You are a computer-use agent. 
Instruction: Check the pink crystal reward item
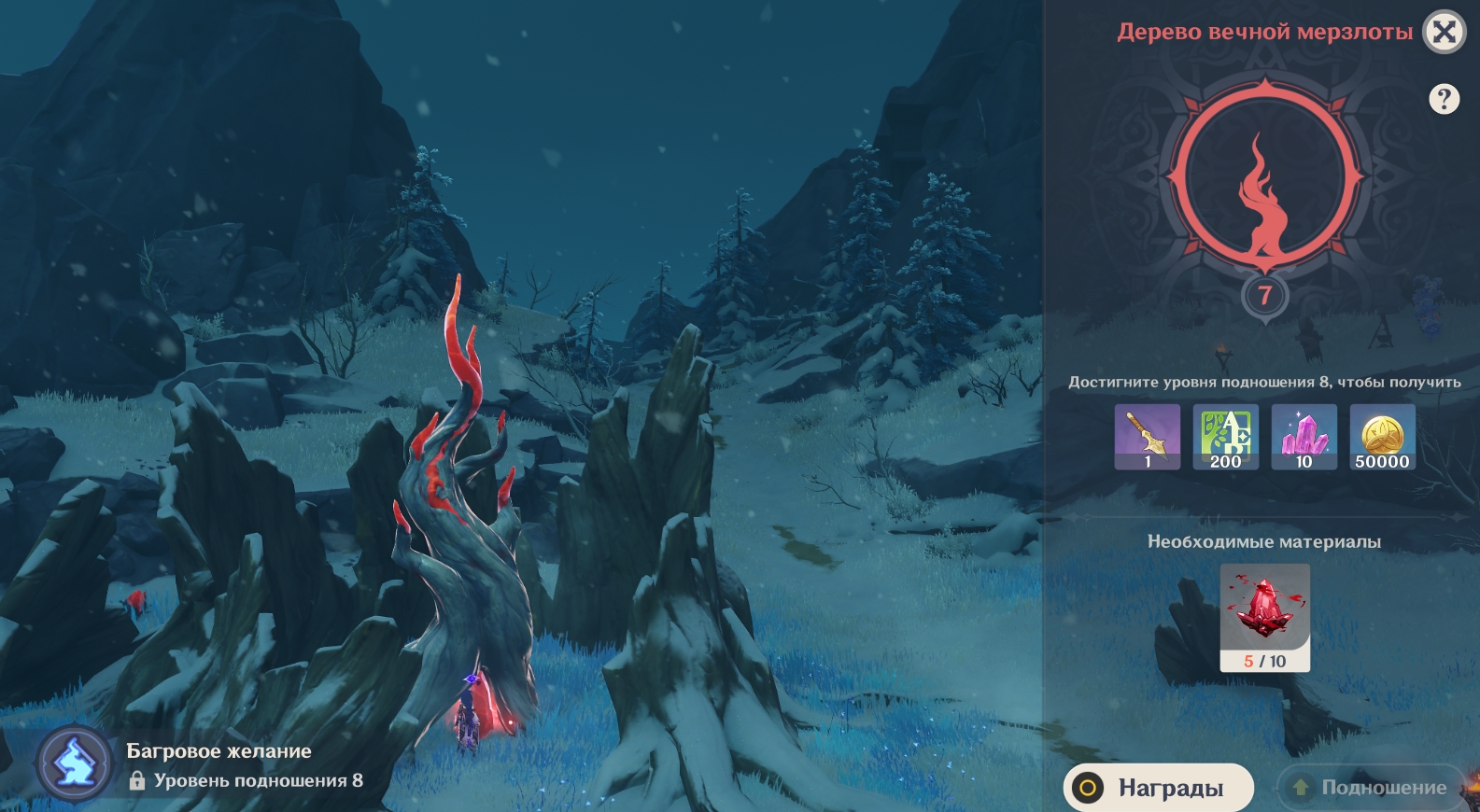coord(1304,437)
